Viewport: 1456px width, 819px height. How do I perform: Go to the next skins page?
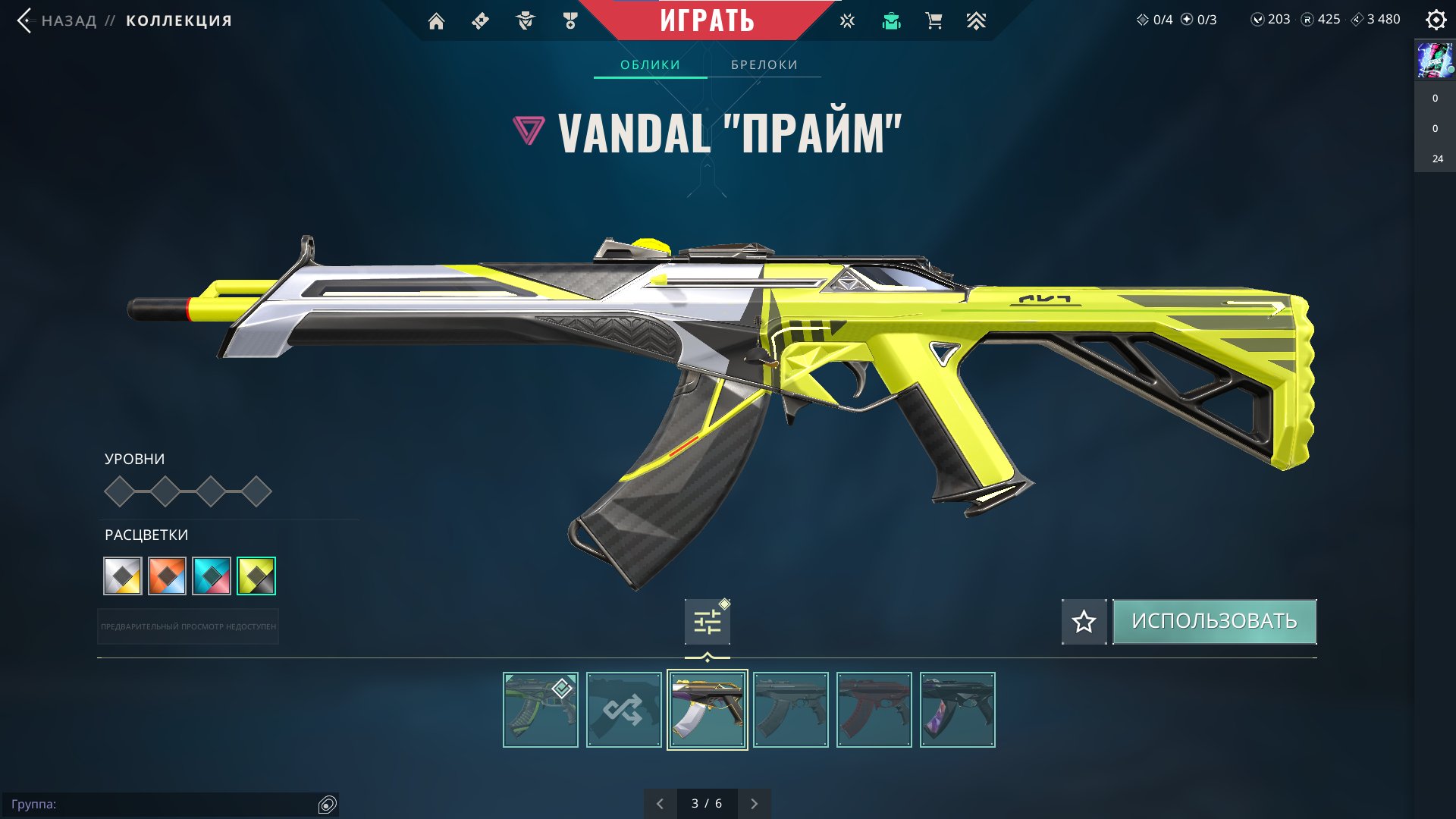point(754,804)
